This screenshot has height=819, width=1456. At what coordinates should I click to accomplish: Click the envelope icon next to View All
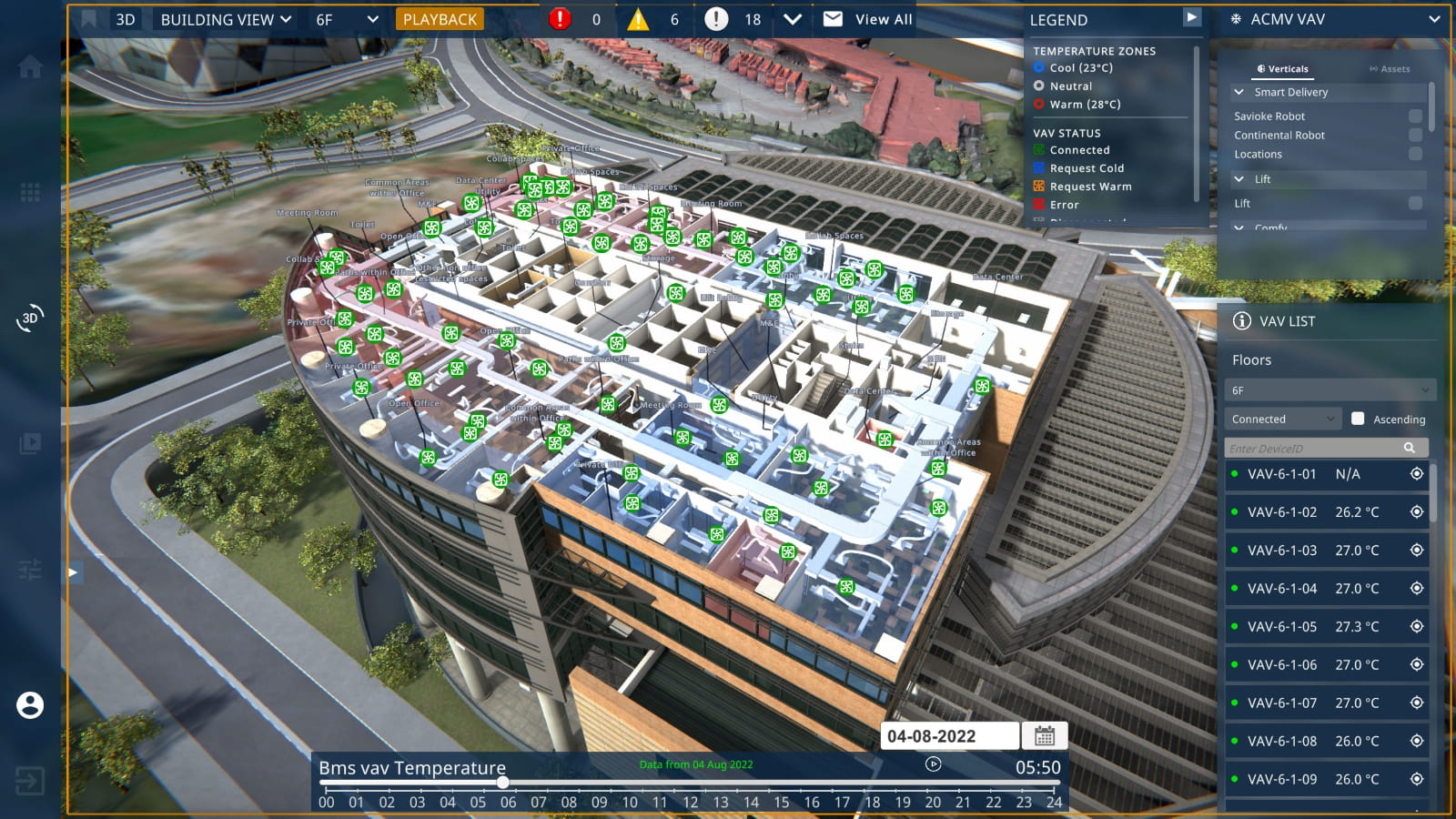click(x=830, y=18)
